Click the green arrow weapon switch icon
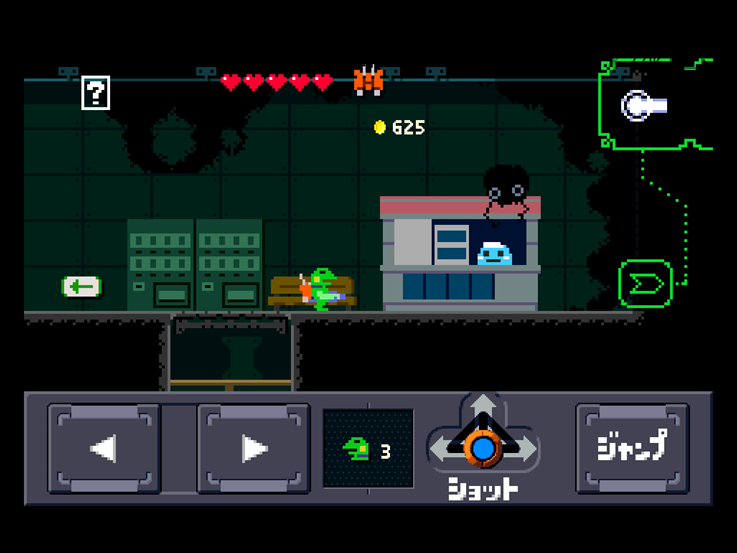Screen dimensions: 737x553 645,283
